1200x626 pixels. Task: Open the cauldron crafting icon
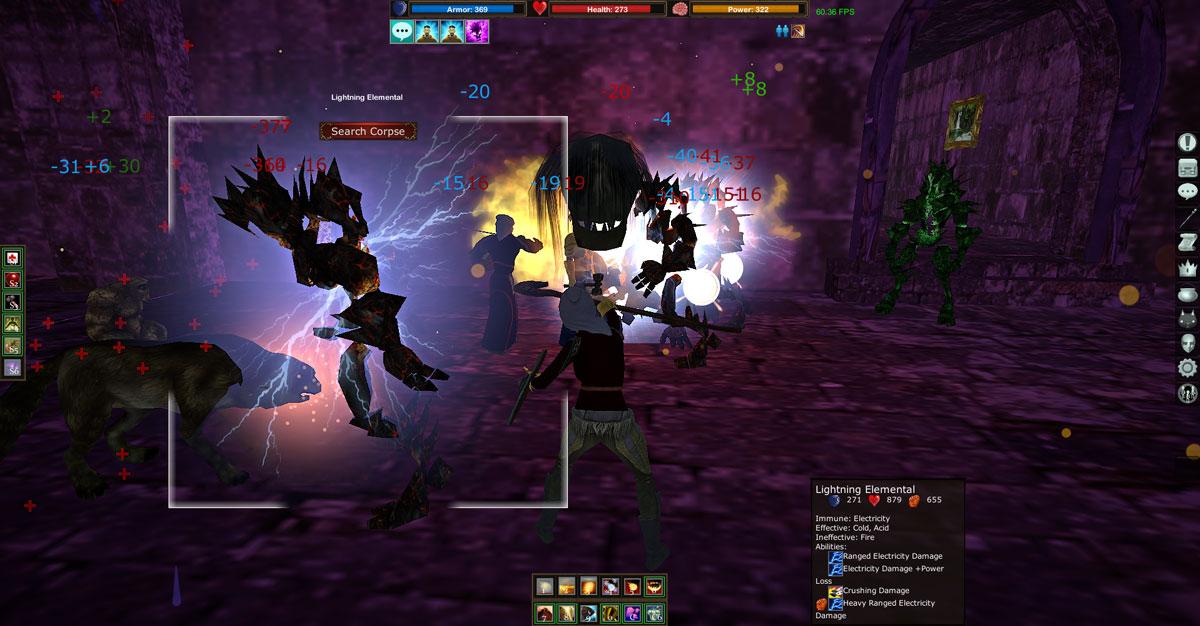coord(1188,293)
